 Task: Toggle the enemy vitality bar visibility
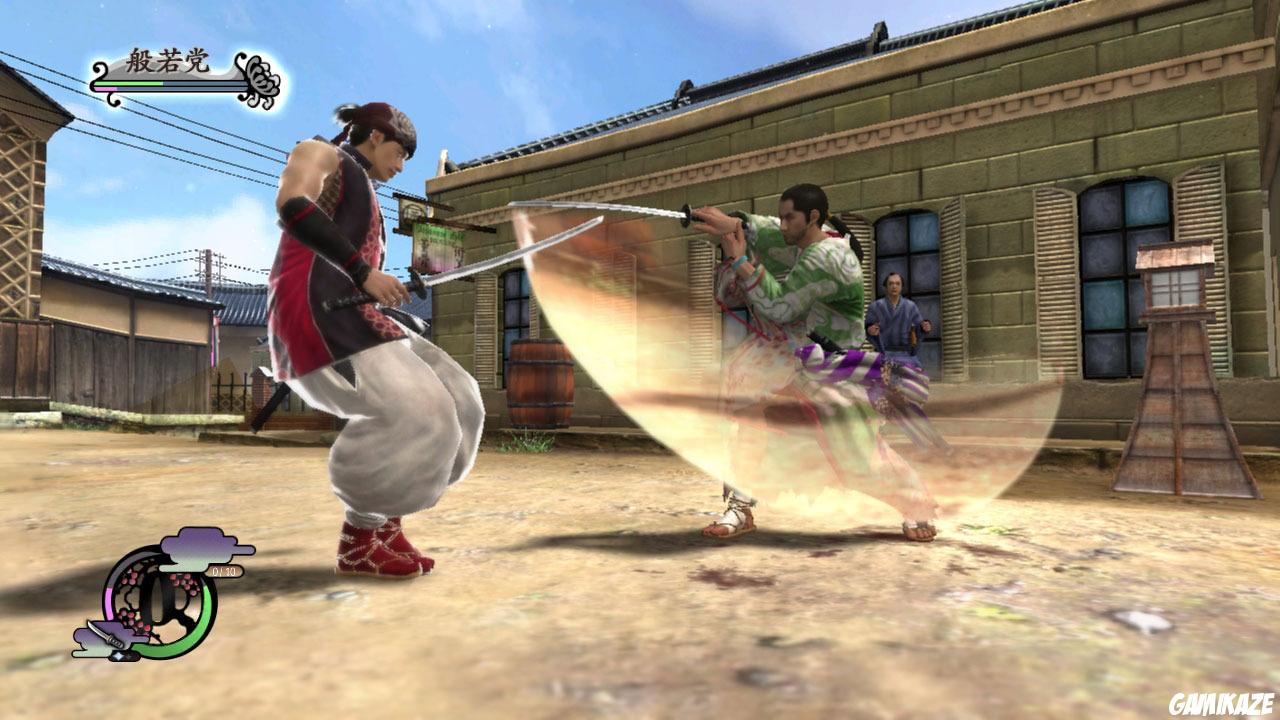[160, 84]
